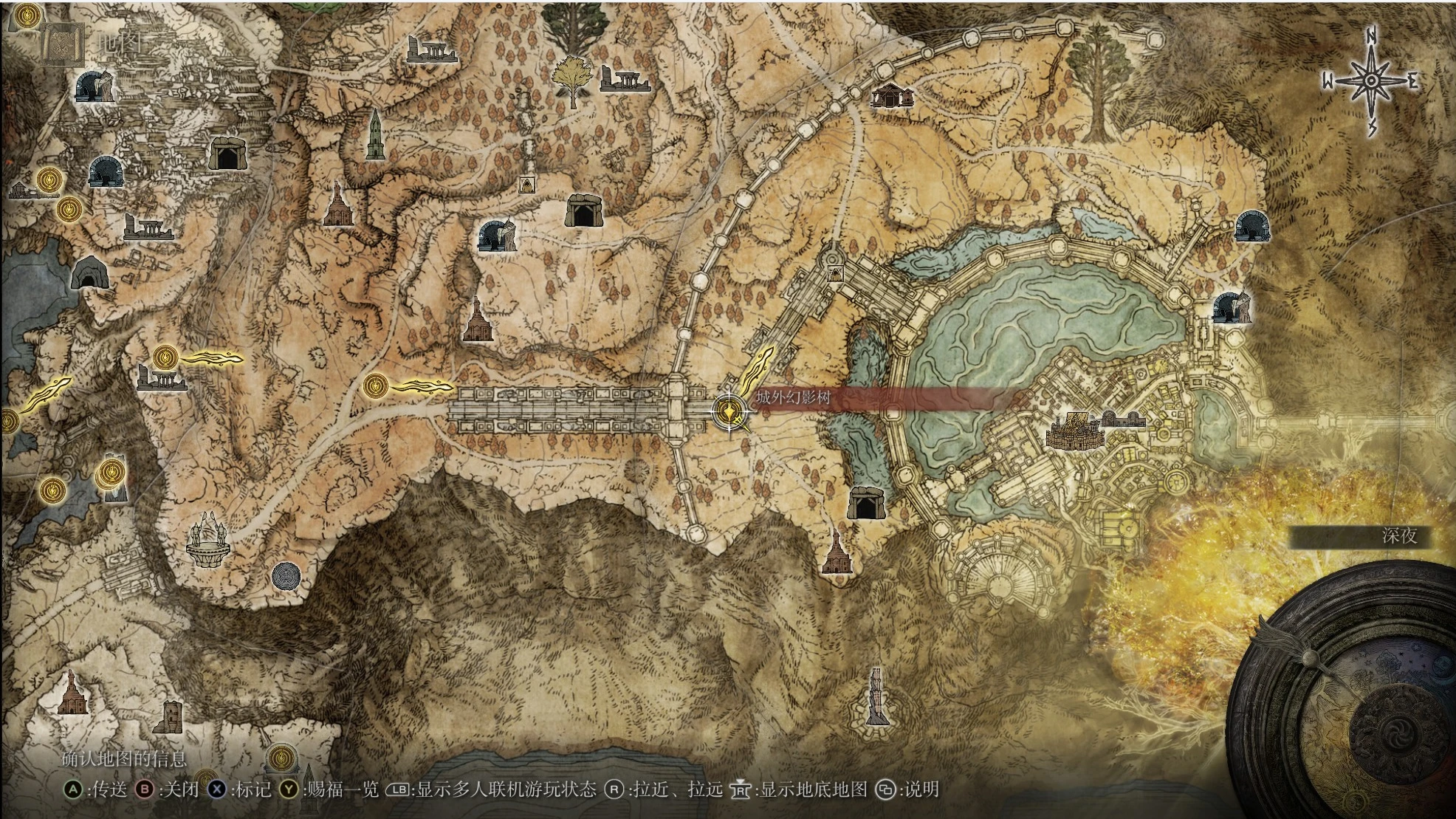
Task: Click the divine tower landmark icon
Action: [876, 697]
